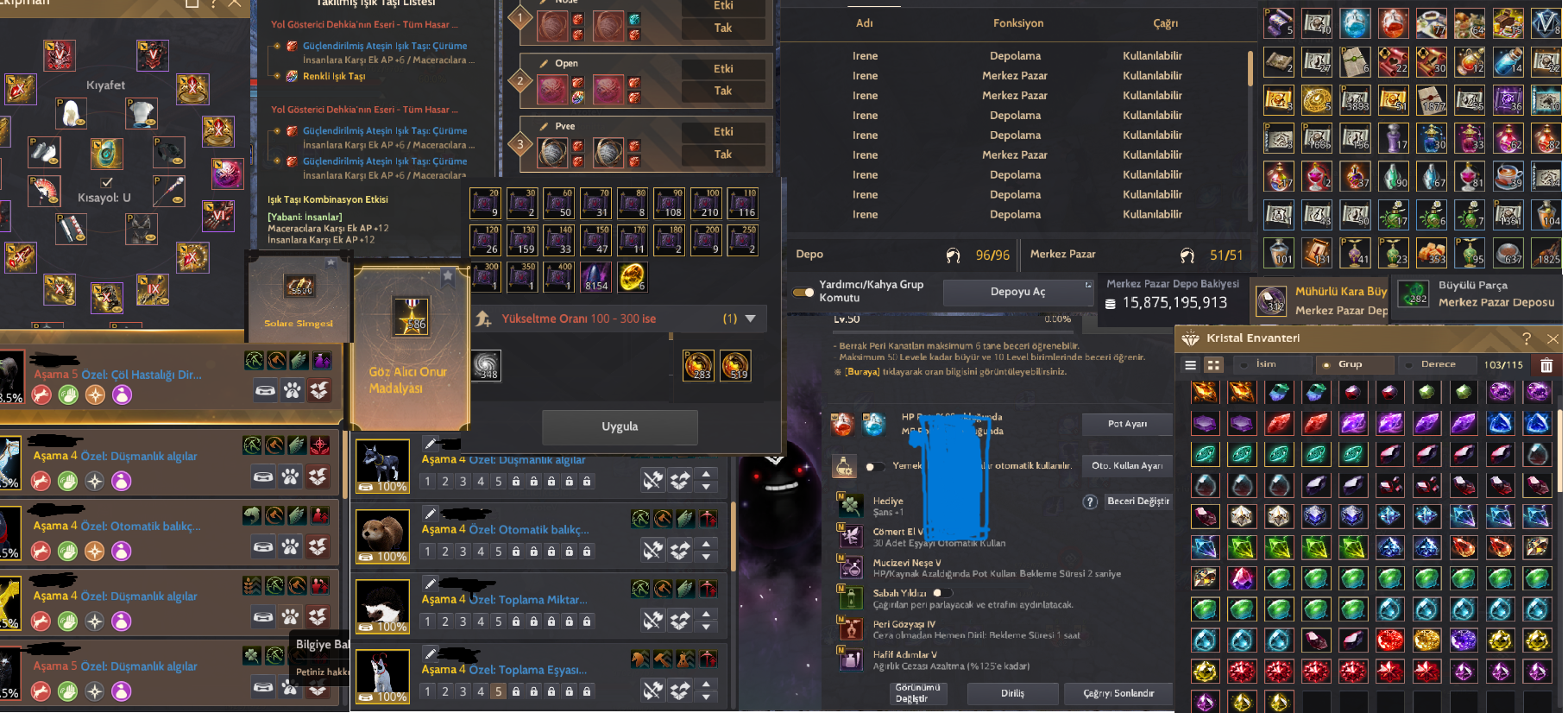Click the trash icon in Kristal Envanteri
1568x713 pixels.
1546,365
